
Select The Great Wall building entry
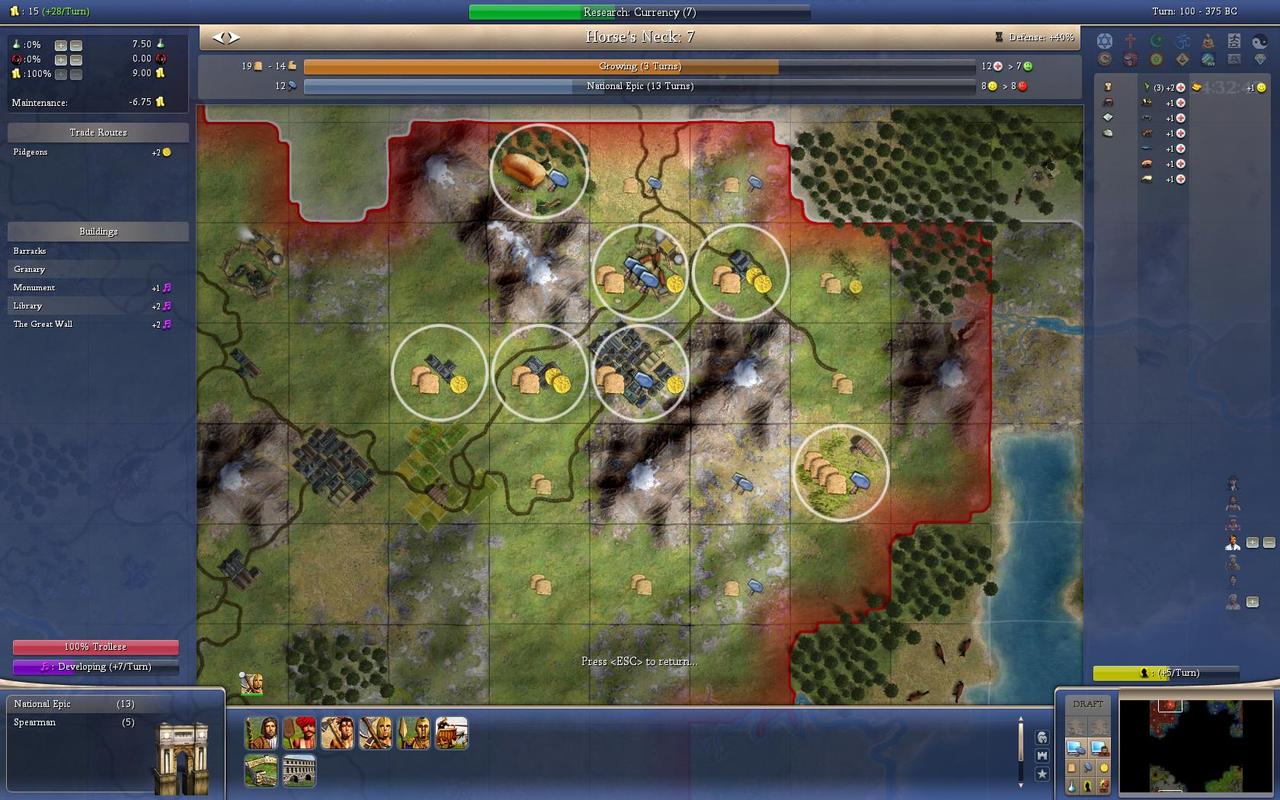[43, 324]
